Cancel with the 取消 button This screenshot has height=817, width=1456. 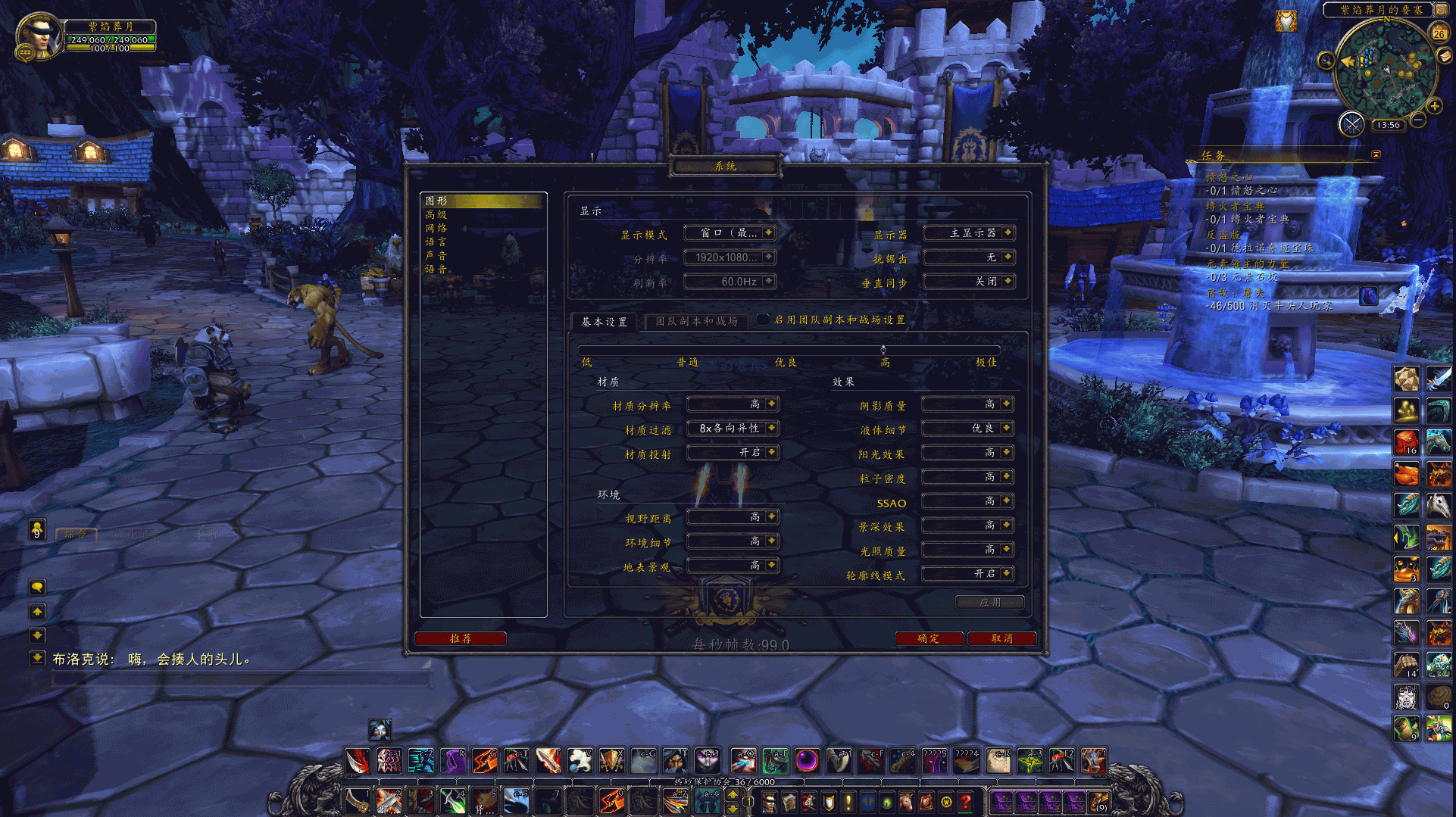[1001, 638]
